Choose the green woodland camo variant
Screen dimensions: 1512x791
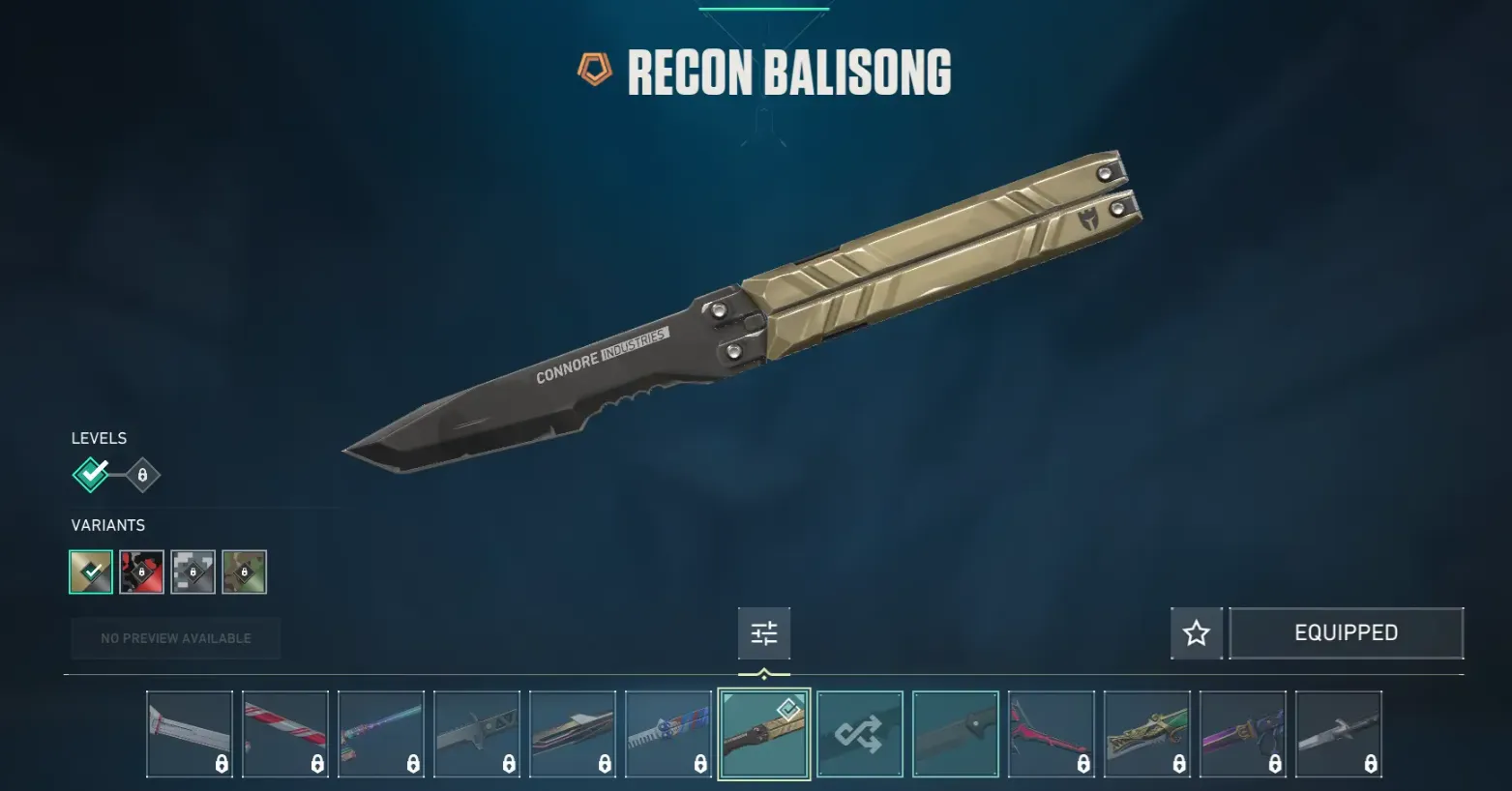(244, 571)
